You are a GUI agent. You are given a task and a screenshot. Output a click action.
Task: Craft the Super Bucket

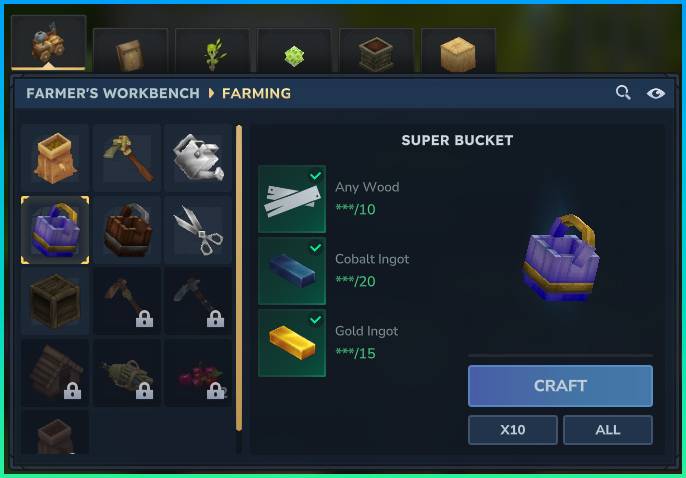[560, 386]
